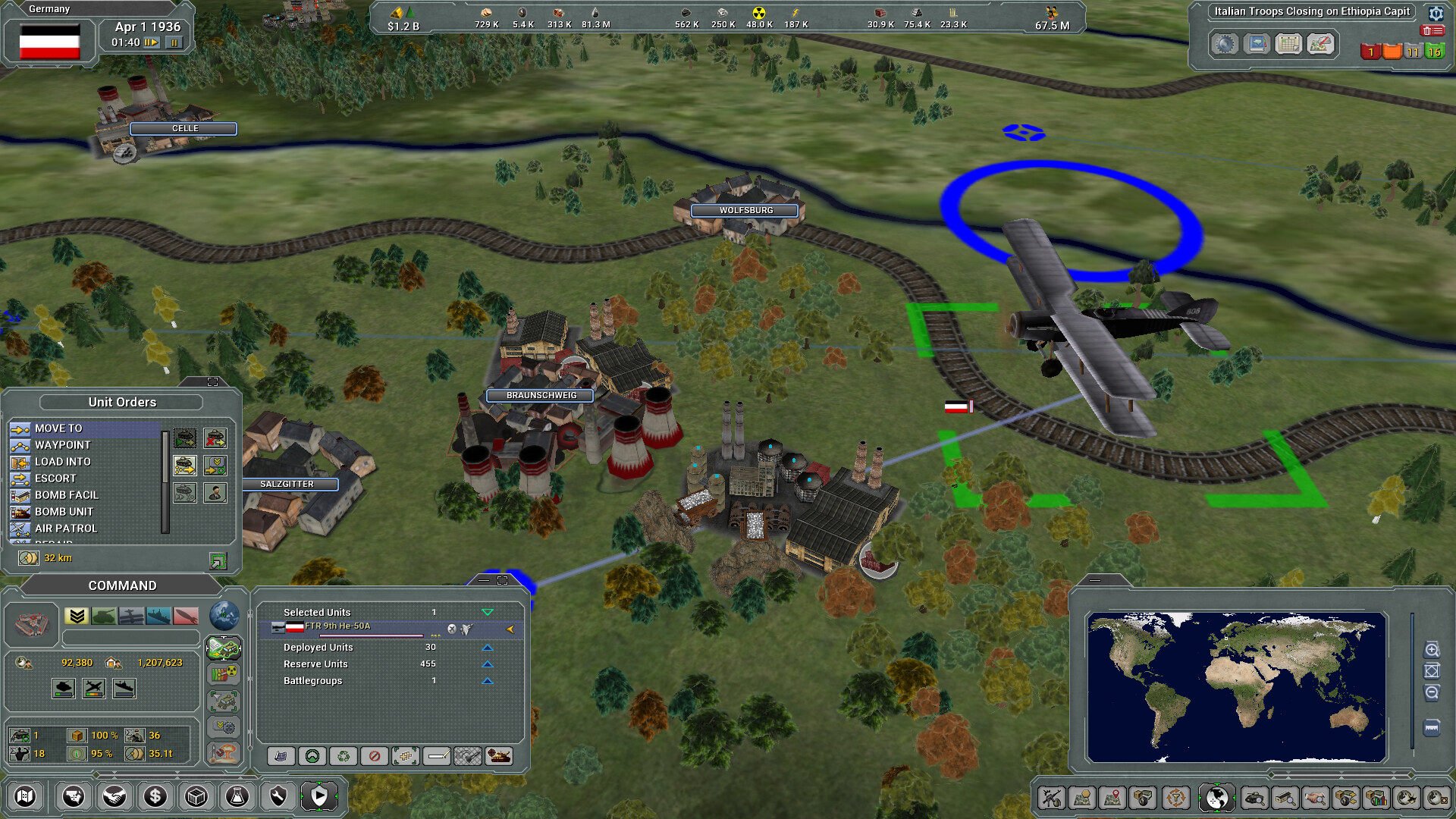Open the Diplomacy handshake panel
This screenshot has width=1456, height=819.
115,796
